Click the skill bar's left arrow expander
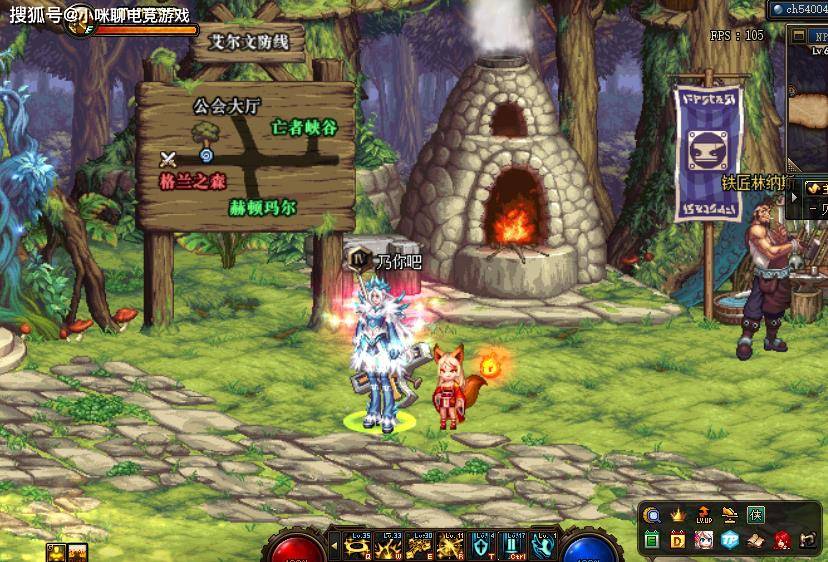 coord(334,546)
